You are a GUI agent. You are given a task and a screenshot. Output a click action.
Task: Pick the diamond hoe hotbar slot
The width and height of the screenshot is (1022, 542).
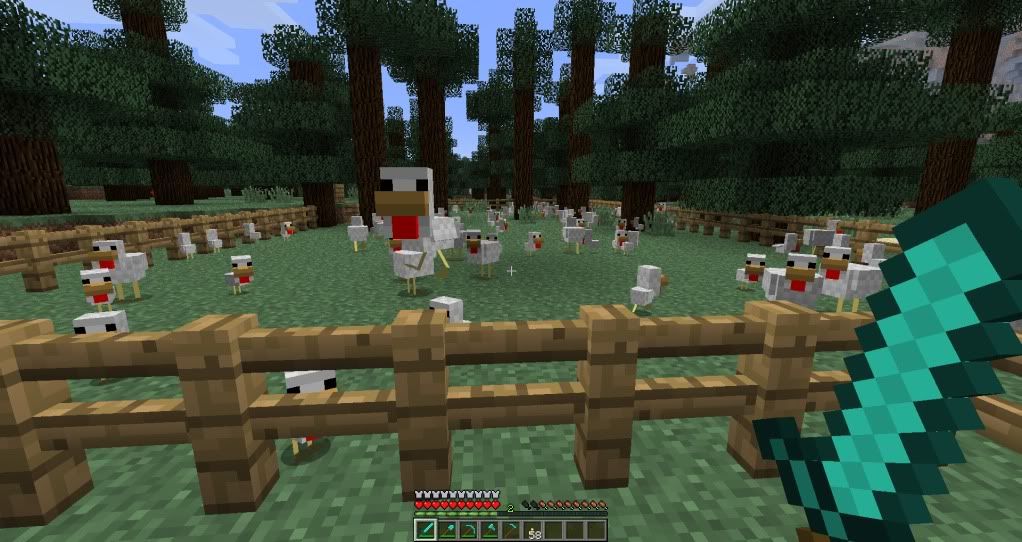coord(511,530)
